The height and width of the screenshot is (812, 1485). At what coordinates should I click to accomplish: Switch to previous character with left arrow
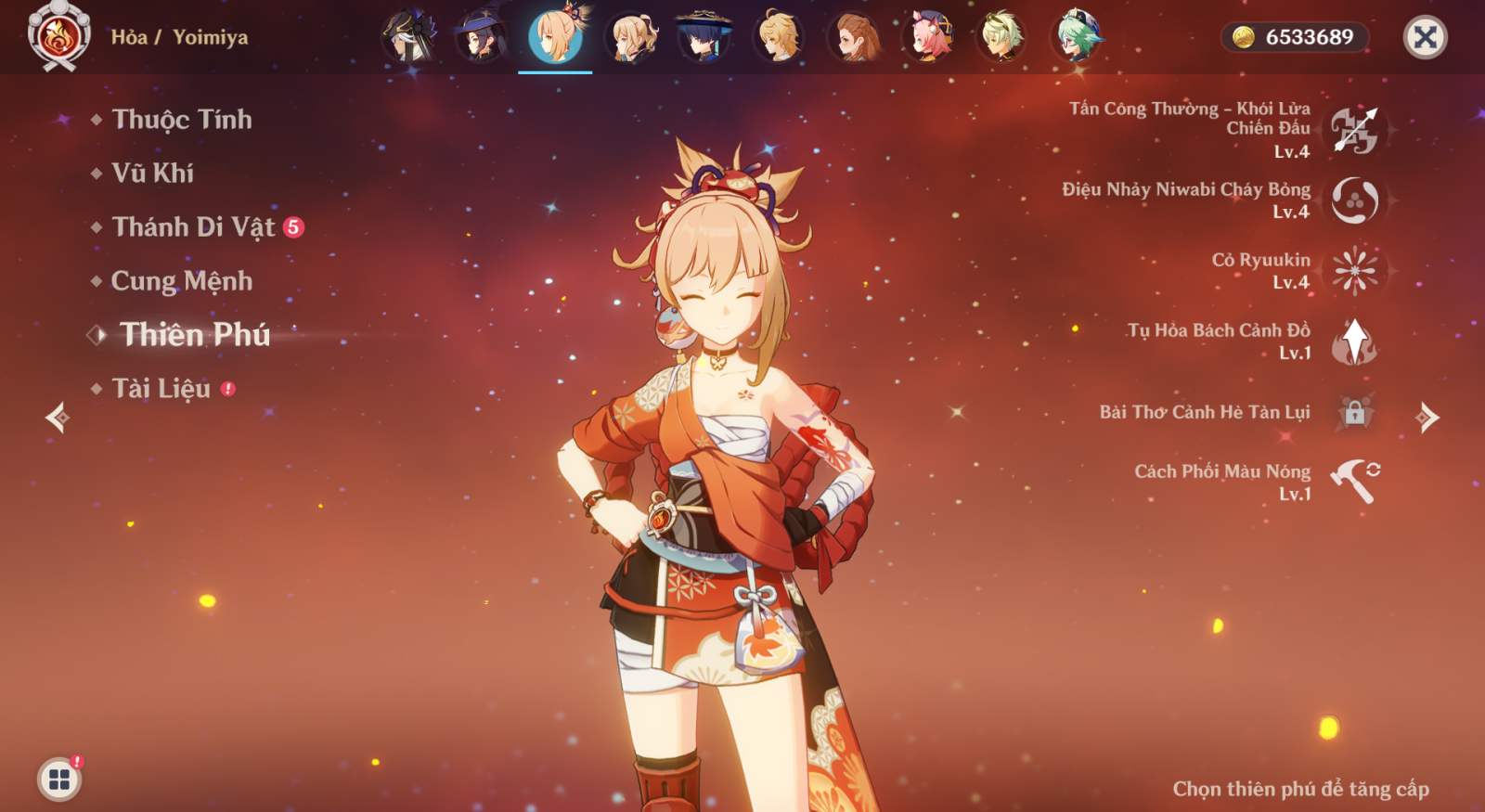58,418
